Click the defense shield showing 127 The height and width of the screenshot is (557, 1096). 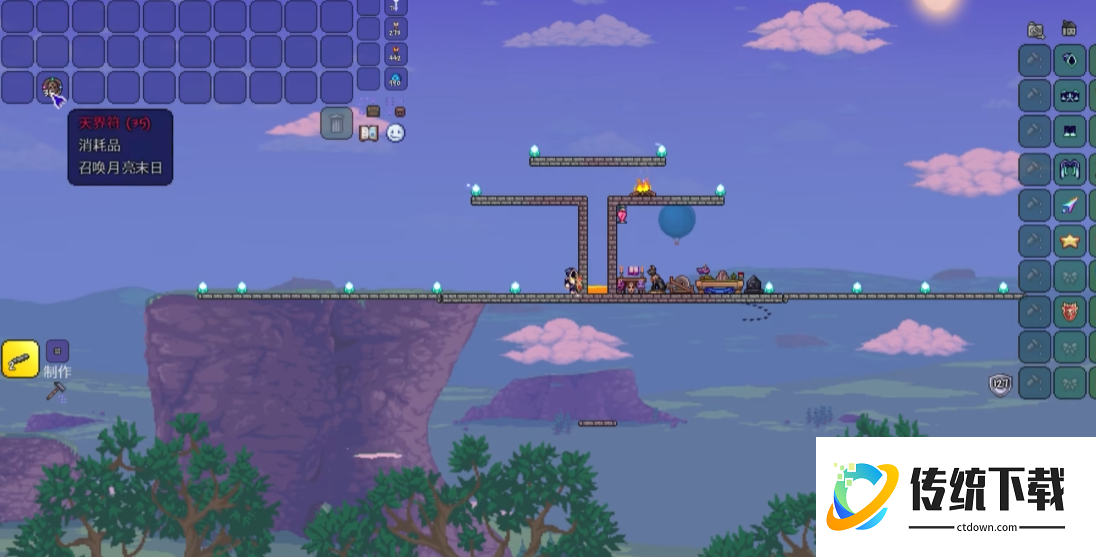point(1001,383)
